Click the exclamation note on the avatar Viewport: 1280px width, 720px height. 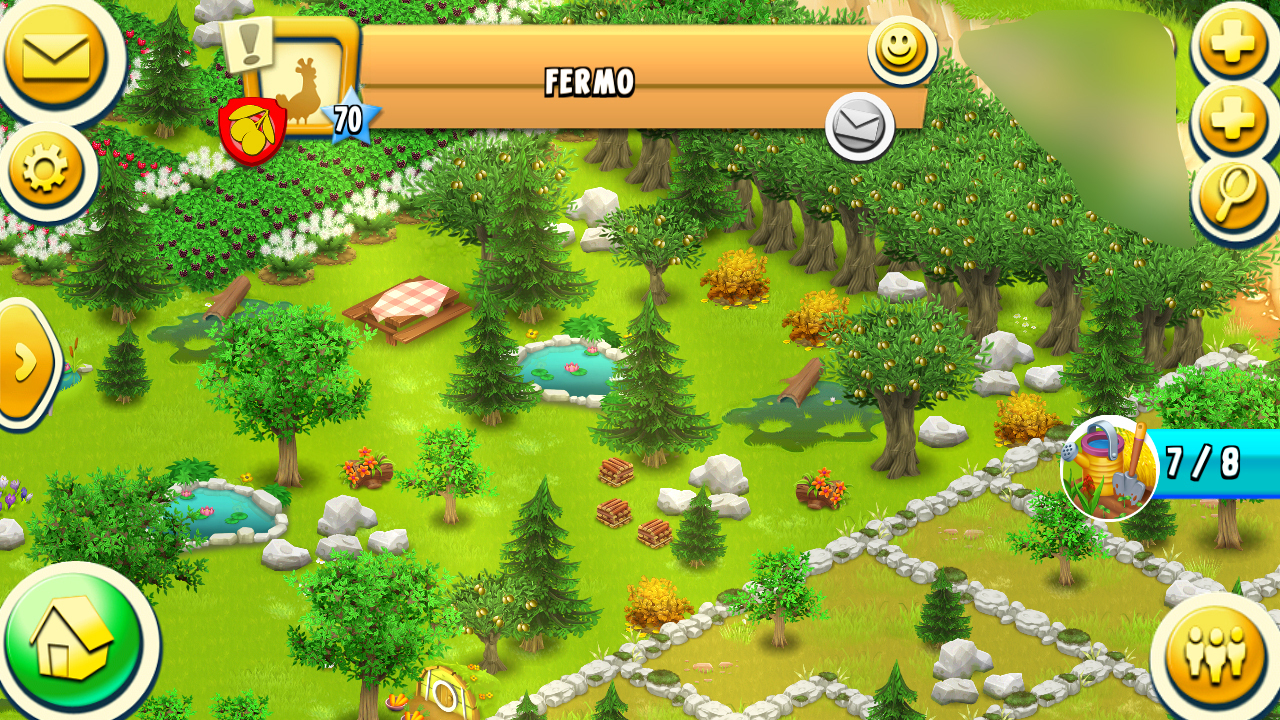pyautogui.click(x=247, y=43)
